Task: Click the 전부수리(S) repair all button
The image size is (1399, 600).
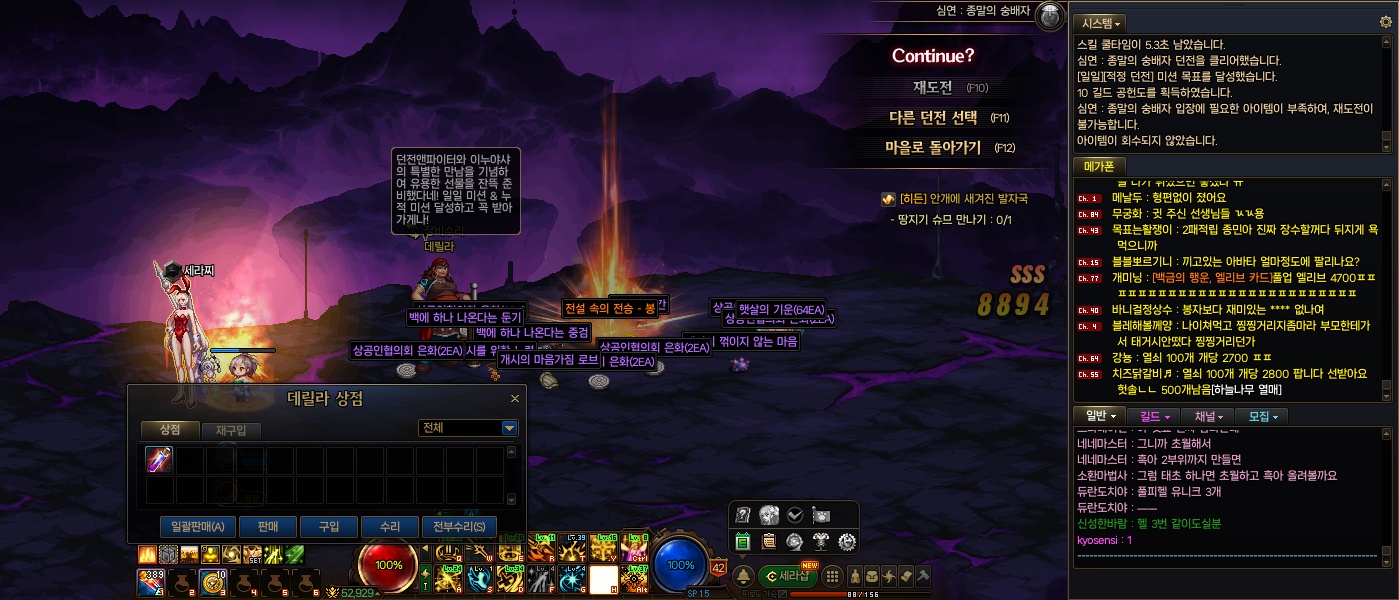Action: pos(459,527)
